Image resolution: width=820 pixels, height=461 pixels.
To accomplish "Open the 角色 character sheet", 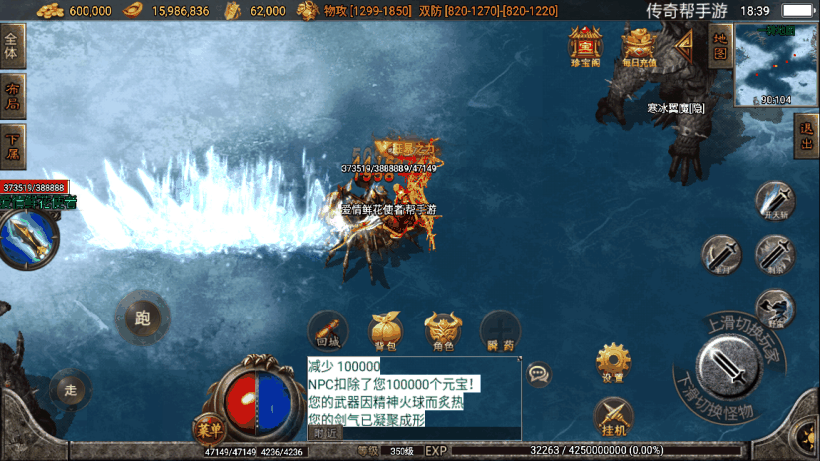I will click(x=443, y=331).
